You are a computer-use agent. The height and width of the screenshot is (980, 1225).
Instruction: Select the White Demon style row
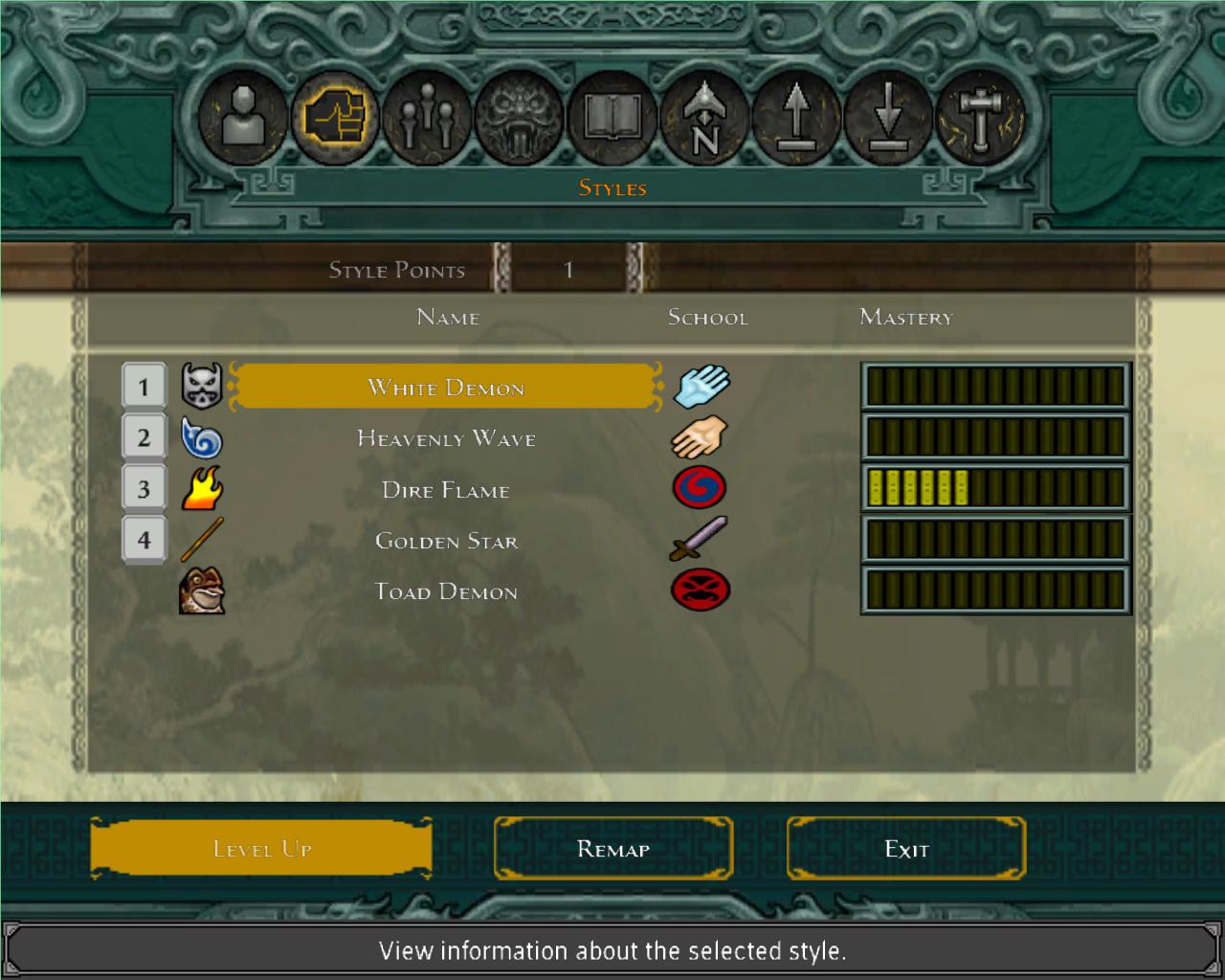click(446, 388)
